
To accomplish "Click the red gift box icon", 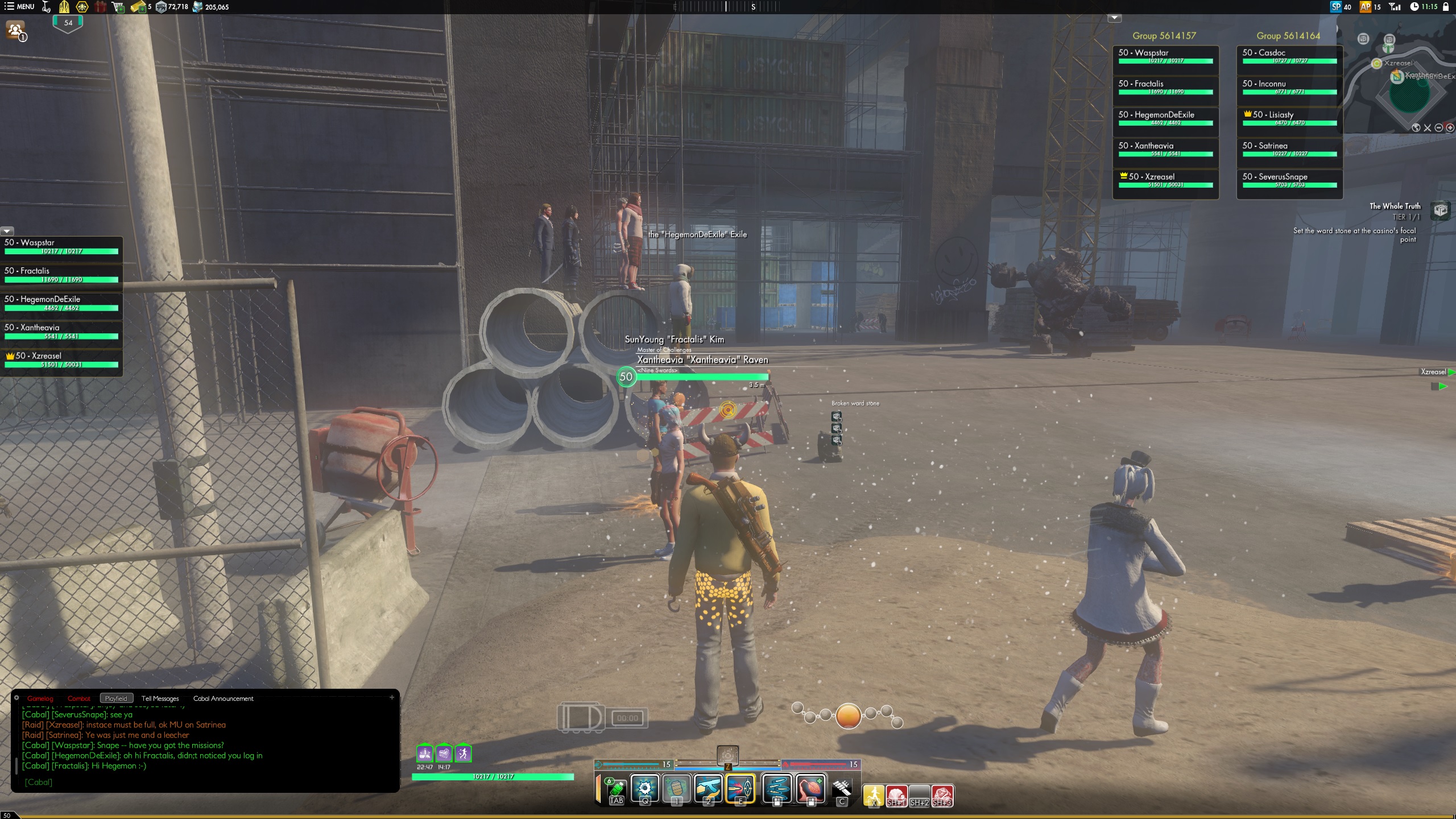I will pyautogui.click(x=101, y=7).
